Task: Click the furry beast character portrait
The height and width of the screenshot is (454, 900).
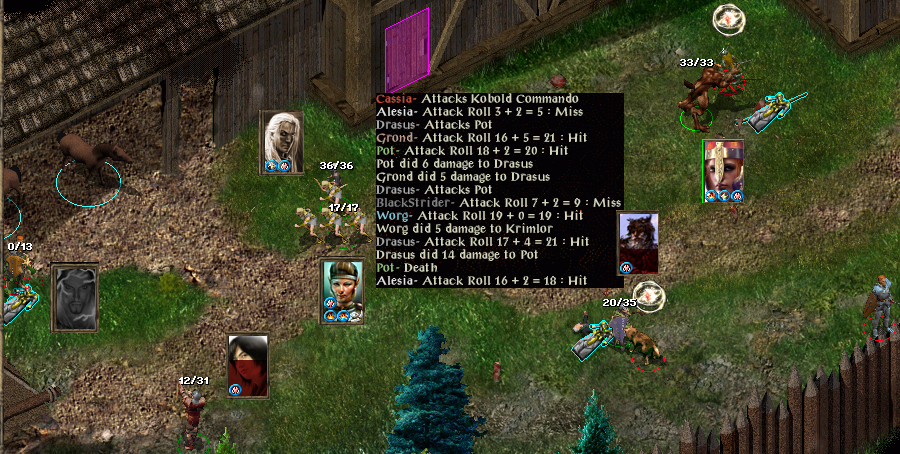Action: [x=638, y=238]
